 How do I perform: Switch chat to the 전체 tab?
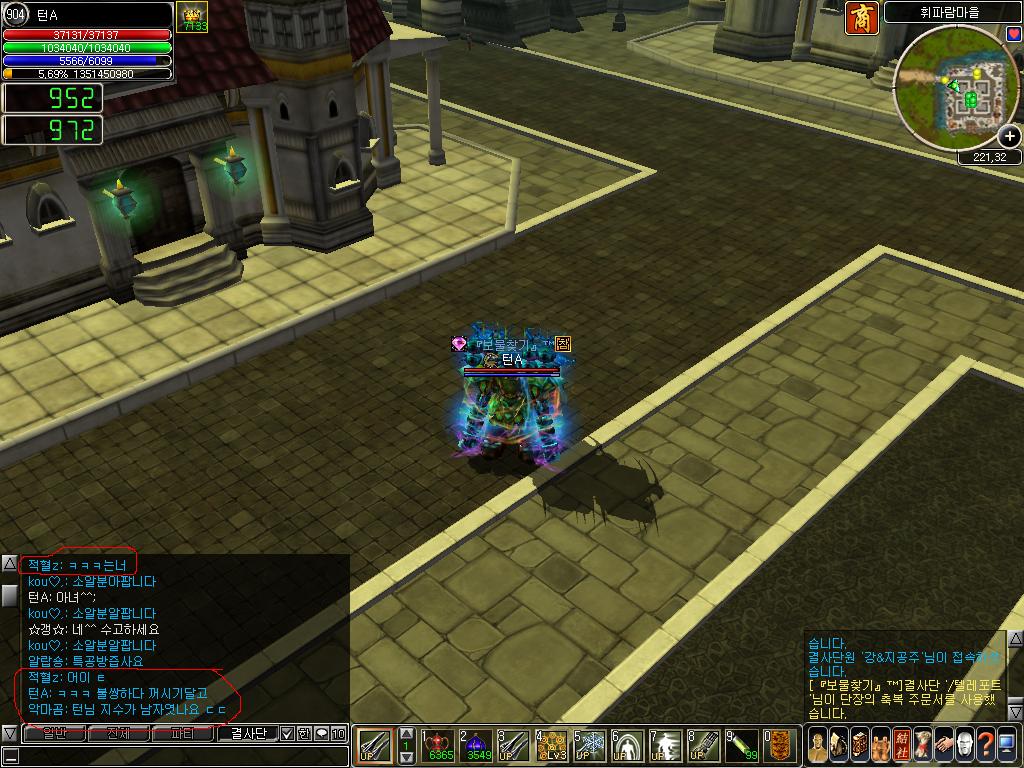118,733
